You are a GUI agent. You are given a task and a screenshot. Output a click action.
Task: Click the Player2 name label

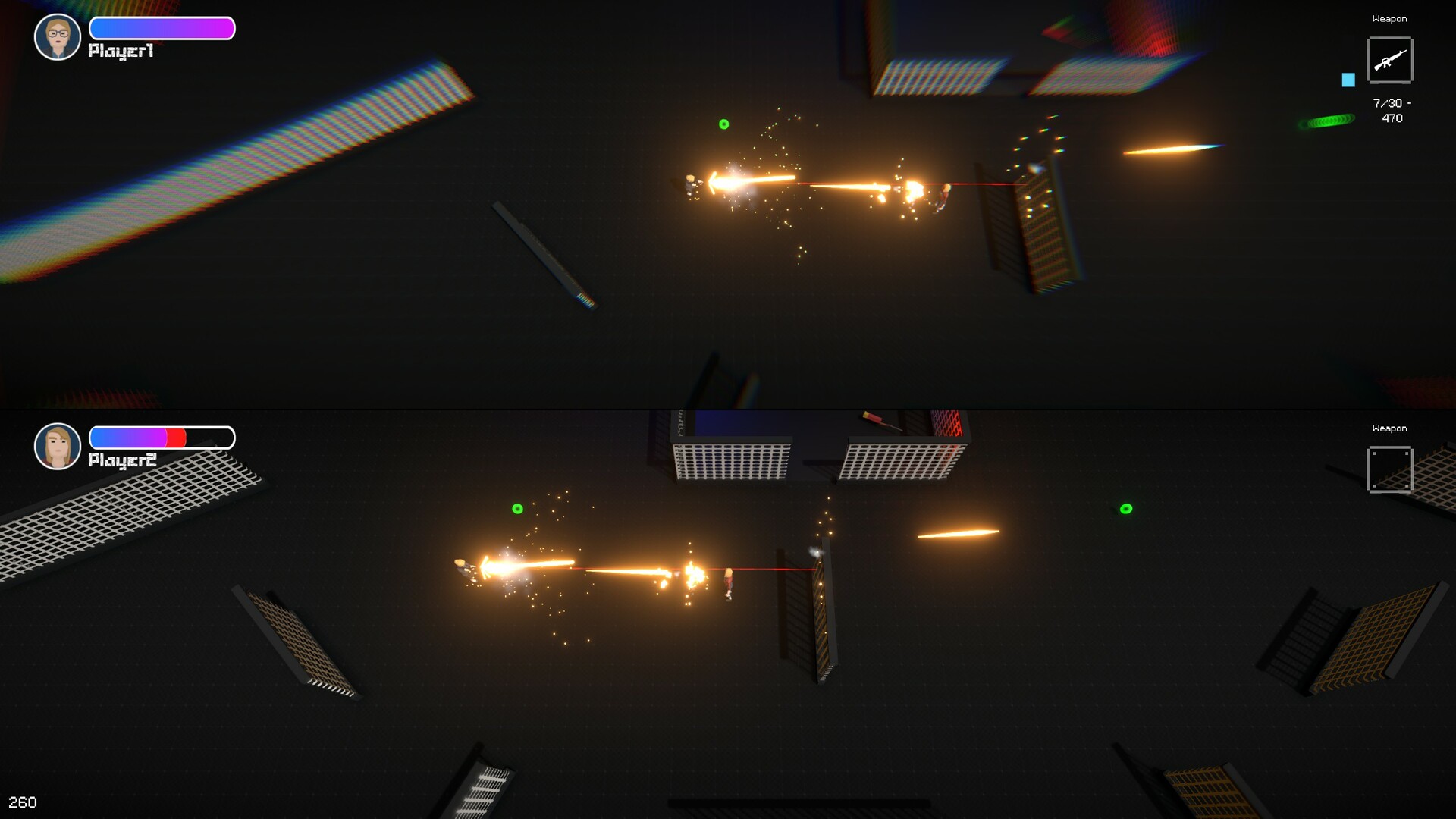(121, 460)
